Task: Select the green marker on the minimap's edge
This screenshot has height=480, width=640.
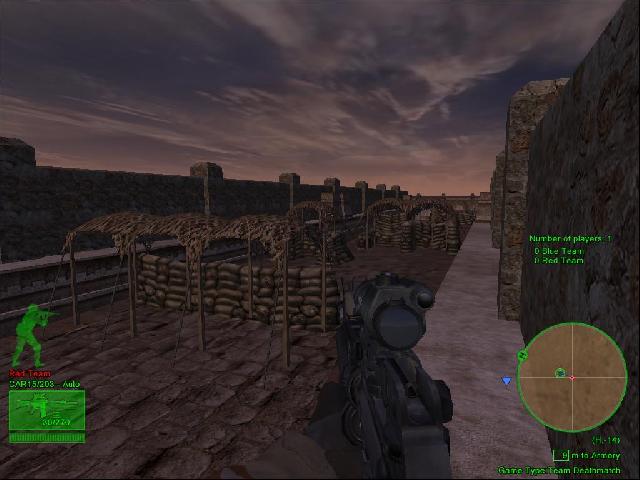Action: pyautogui.click(x=522, y=354)
